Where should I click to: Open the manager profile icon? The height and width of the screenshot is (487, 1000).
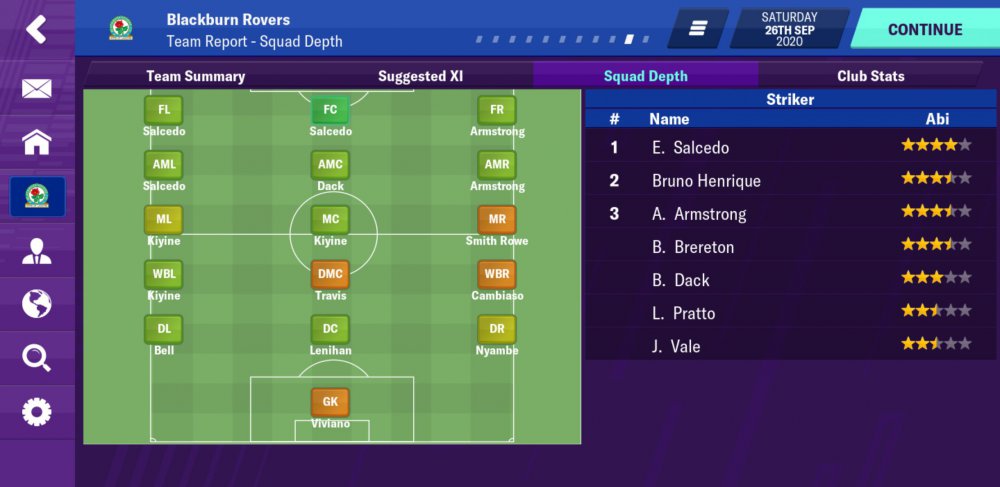(x=36, y=250)
